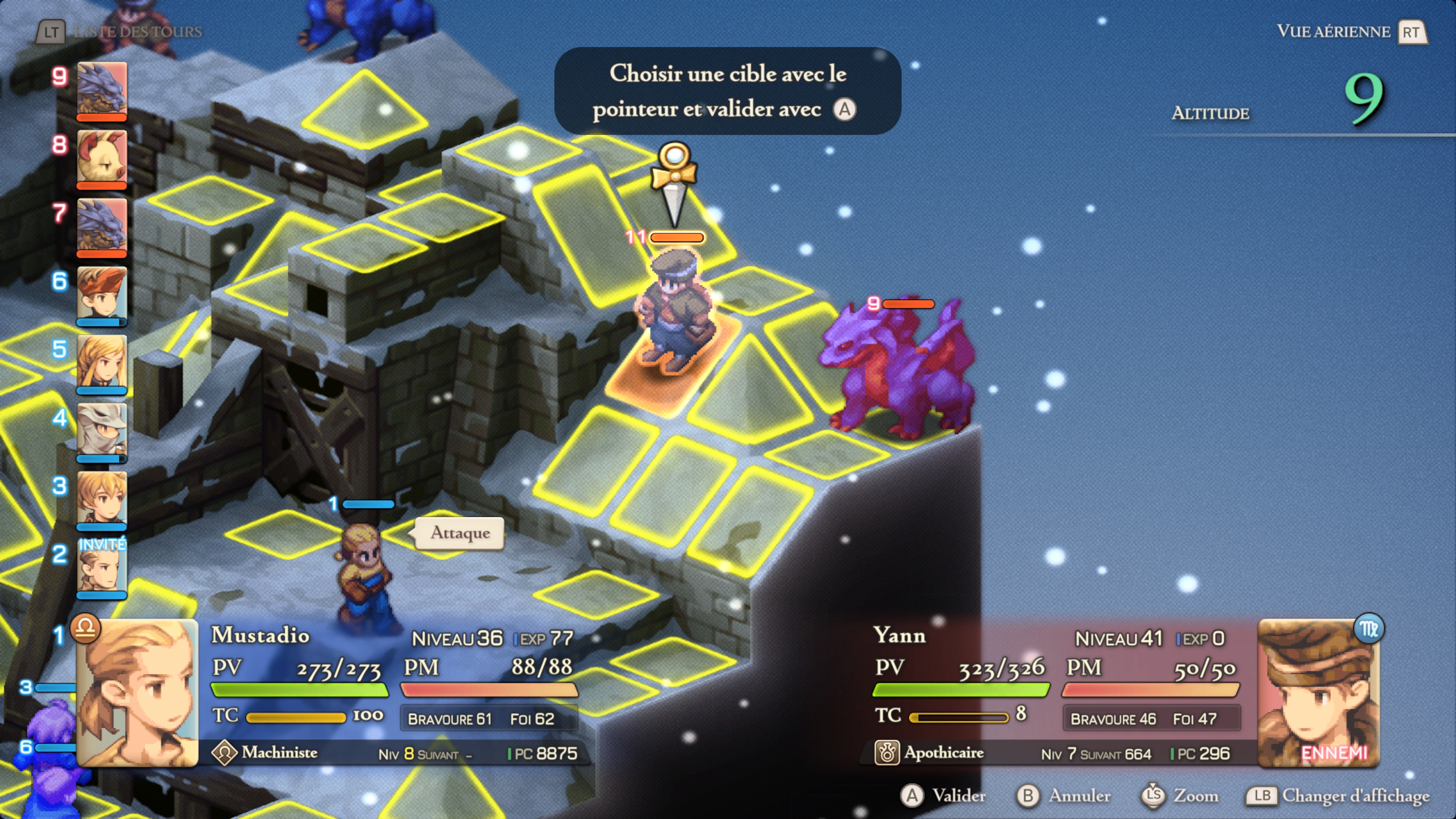1456x819 pixels.
Task: Select the turn 7 dragon portrait
Action: point(102,225)
